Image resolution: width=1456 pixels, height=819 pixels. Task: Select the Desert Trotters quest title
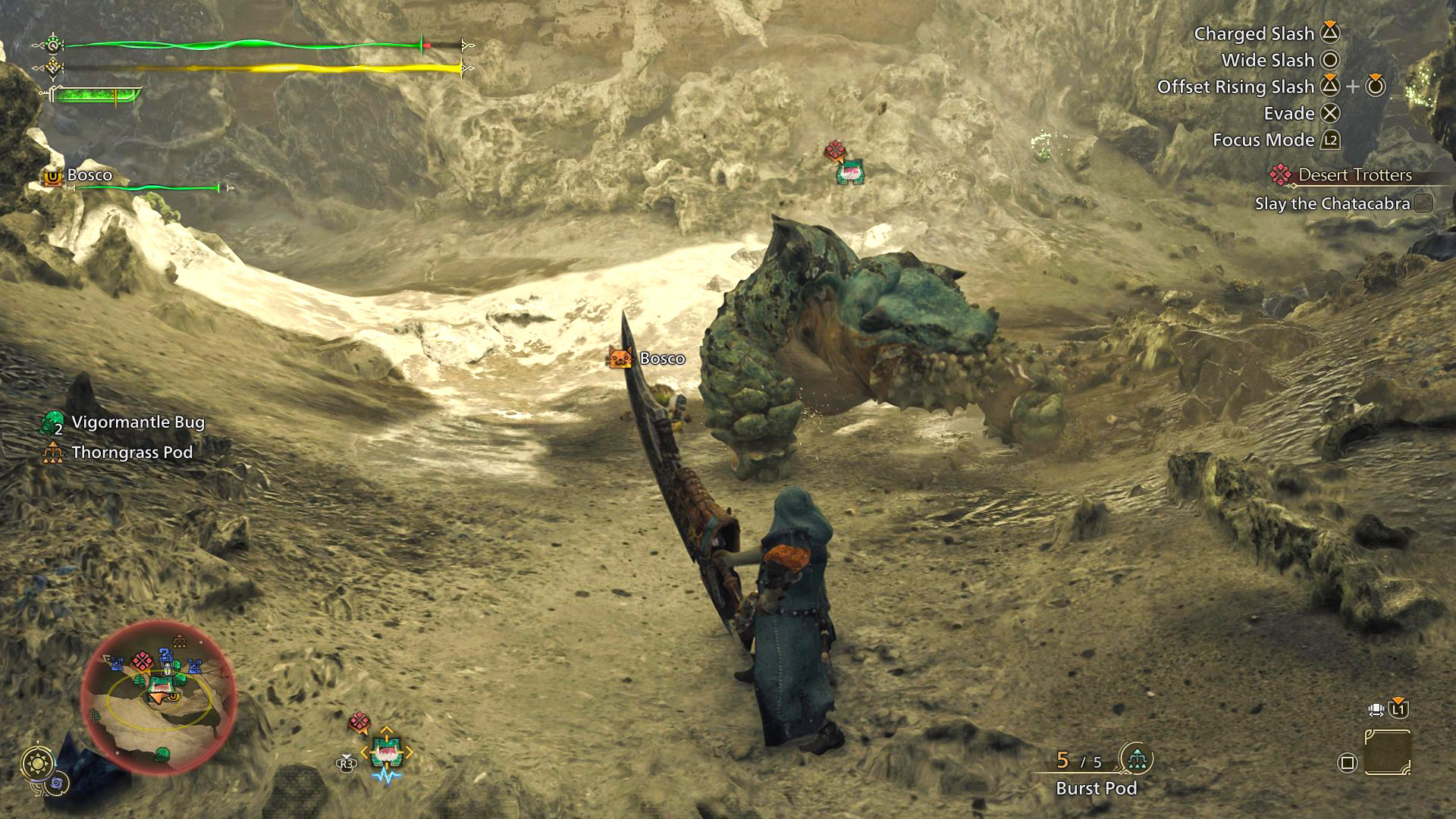1354,175
